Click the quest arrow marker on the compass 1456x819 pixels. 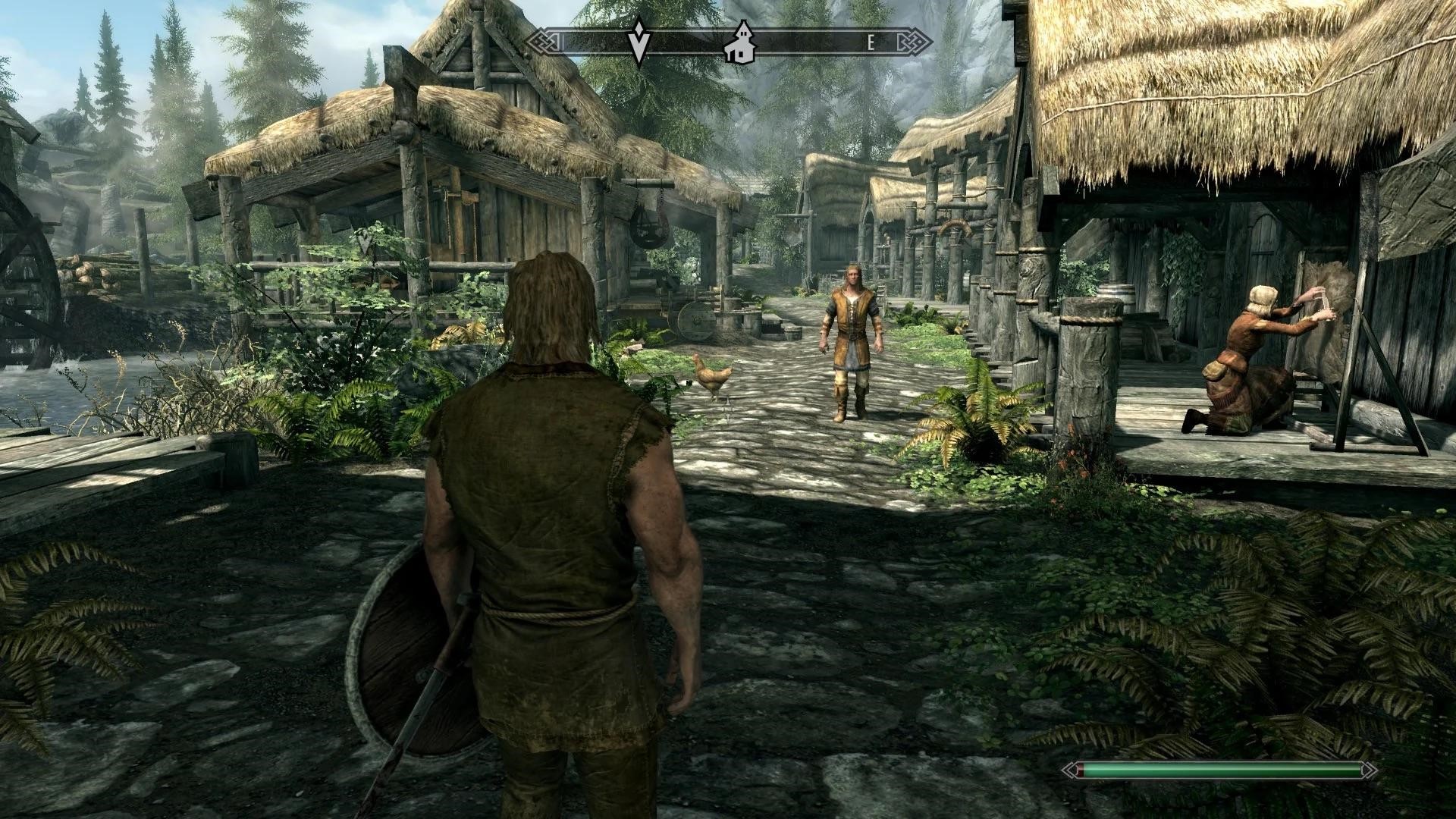click(639, 44)
